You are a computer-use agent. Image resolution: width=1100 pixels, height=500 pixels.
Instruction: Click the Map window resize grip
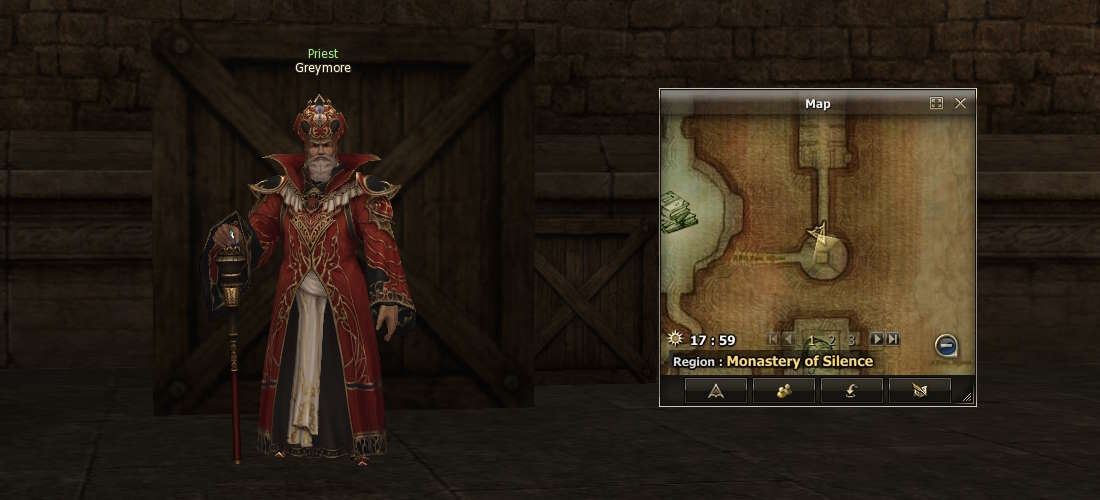967,398
